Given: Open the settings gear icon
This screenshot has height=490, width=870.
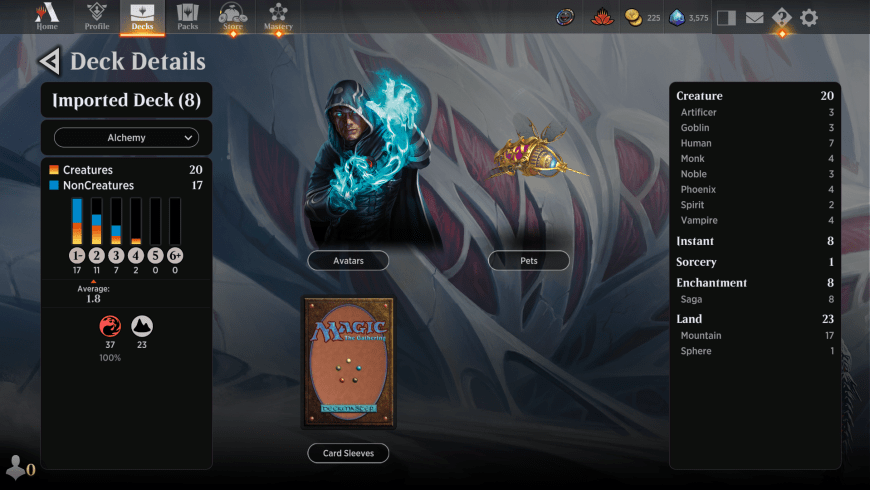Looking at the screenshot, I should (809, 17).
